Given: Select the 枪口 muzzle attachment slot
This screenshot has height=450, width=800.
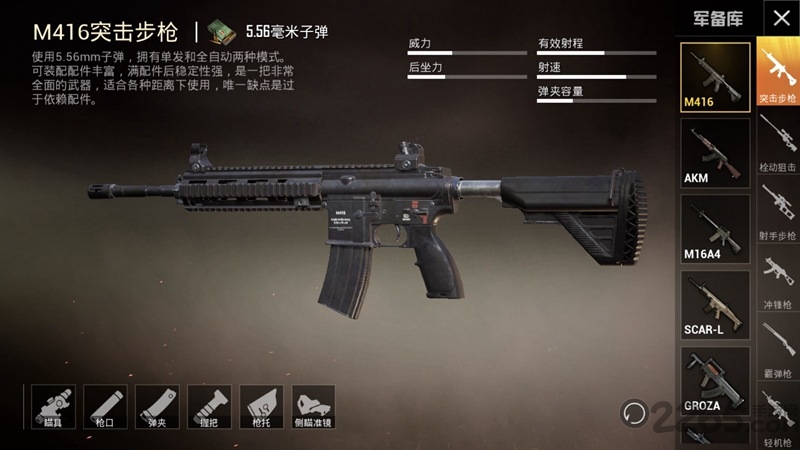Looking at the screenshot, I should click(x=104, y=407).
